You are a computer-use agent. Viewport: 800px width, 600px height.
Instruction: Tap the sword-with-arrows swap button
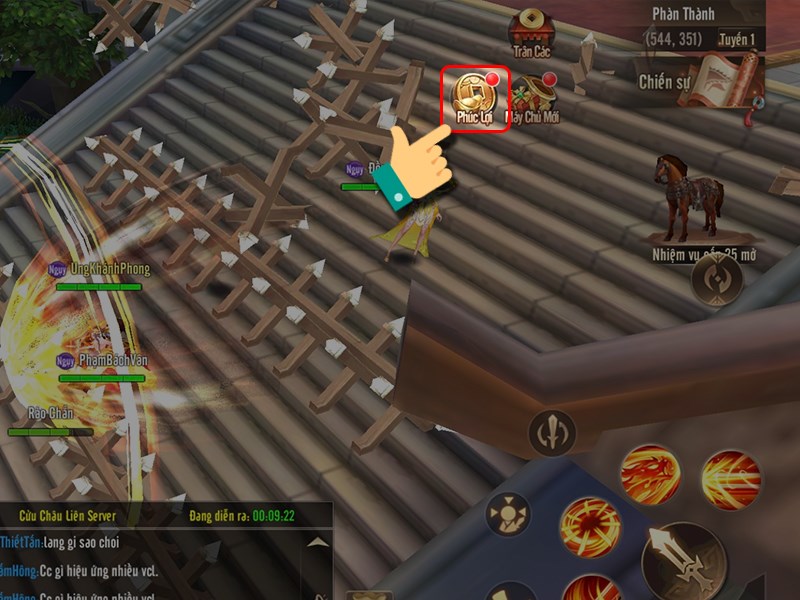pos(553,432)
